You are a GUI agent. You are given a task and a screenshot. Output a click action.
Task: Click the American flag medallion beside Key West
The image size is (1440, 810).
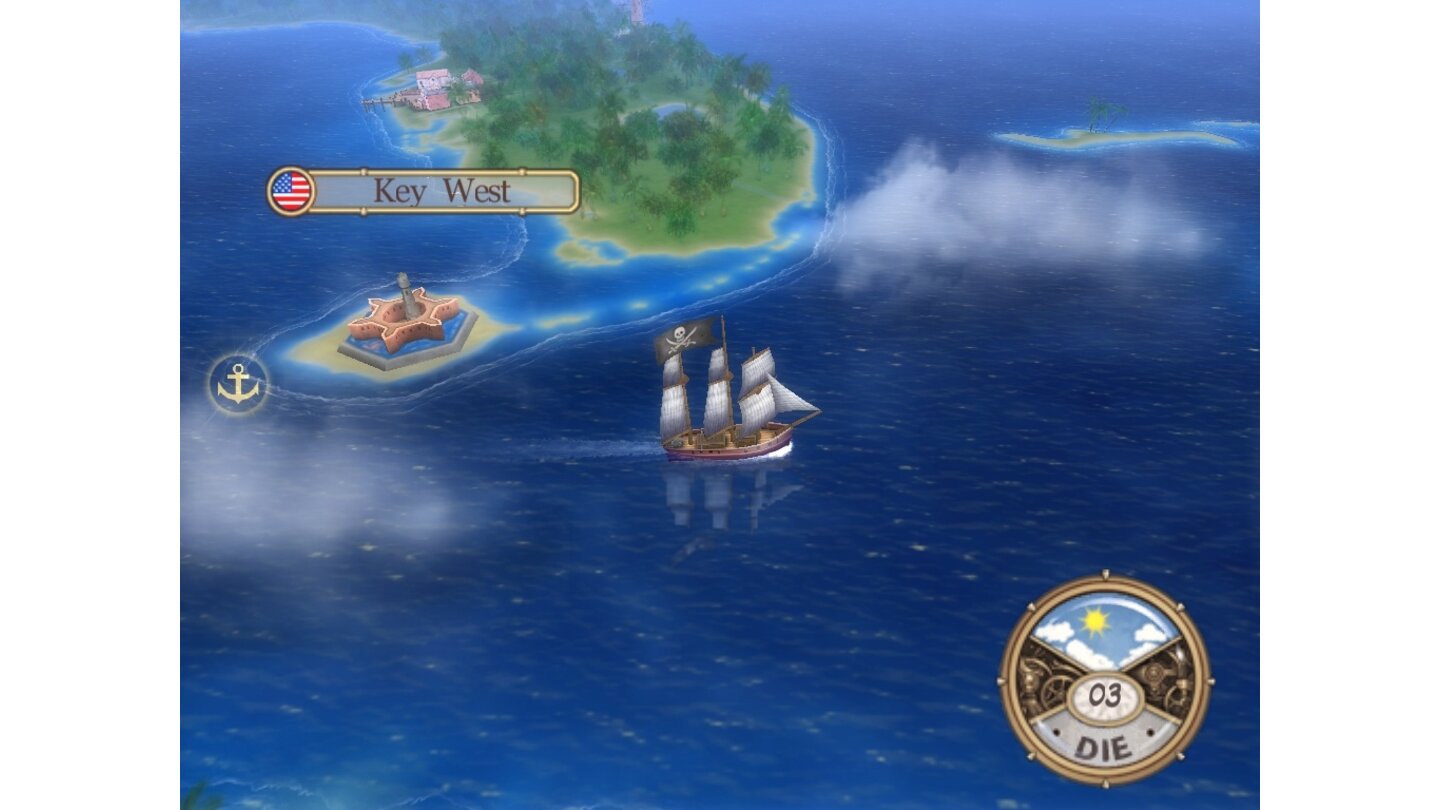pos(290,191)
